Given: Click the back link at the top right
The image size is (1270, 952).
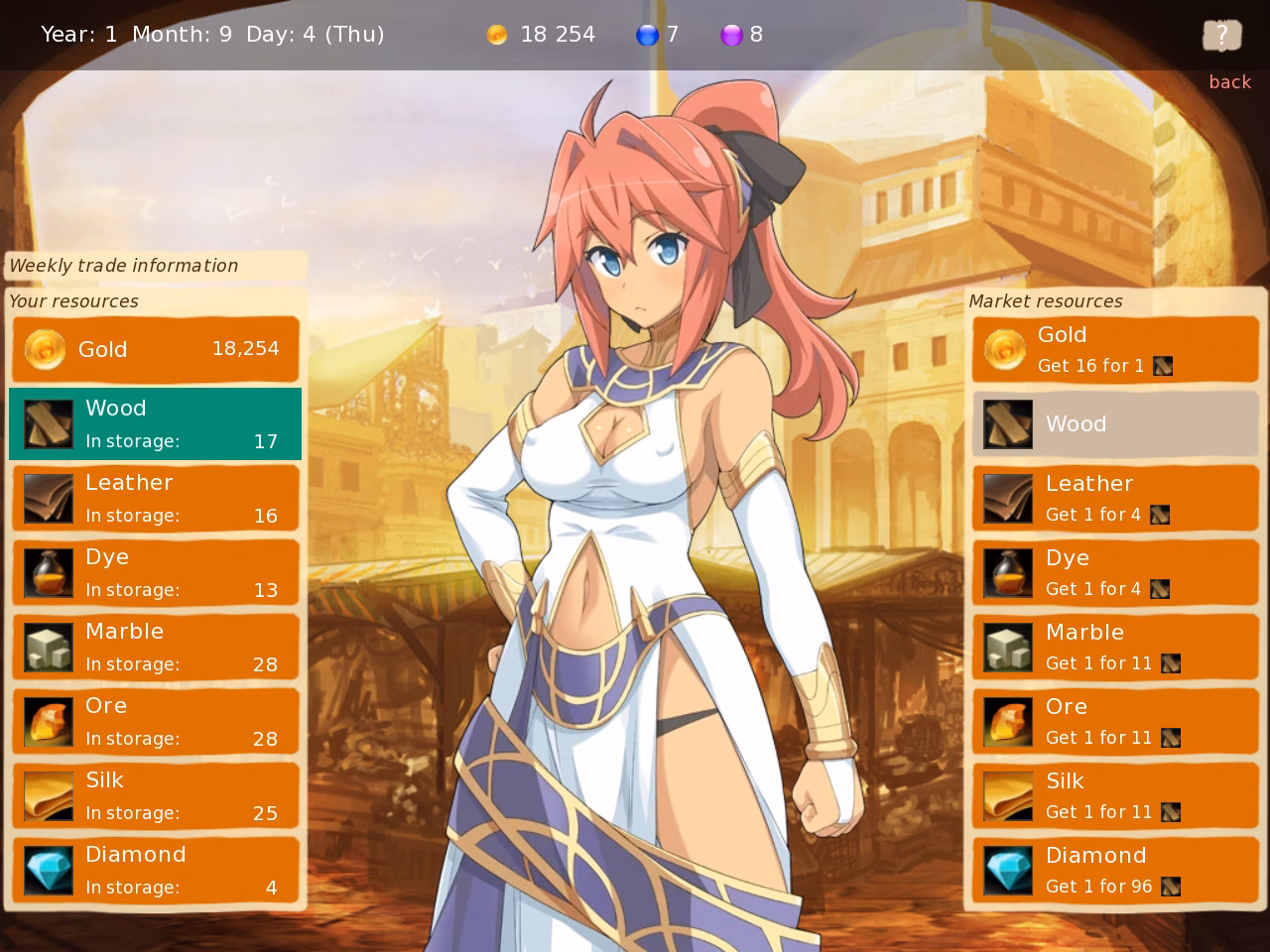Looking at the screenshot, I should [x=1229, y=81].
